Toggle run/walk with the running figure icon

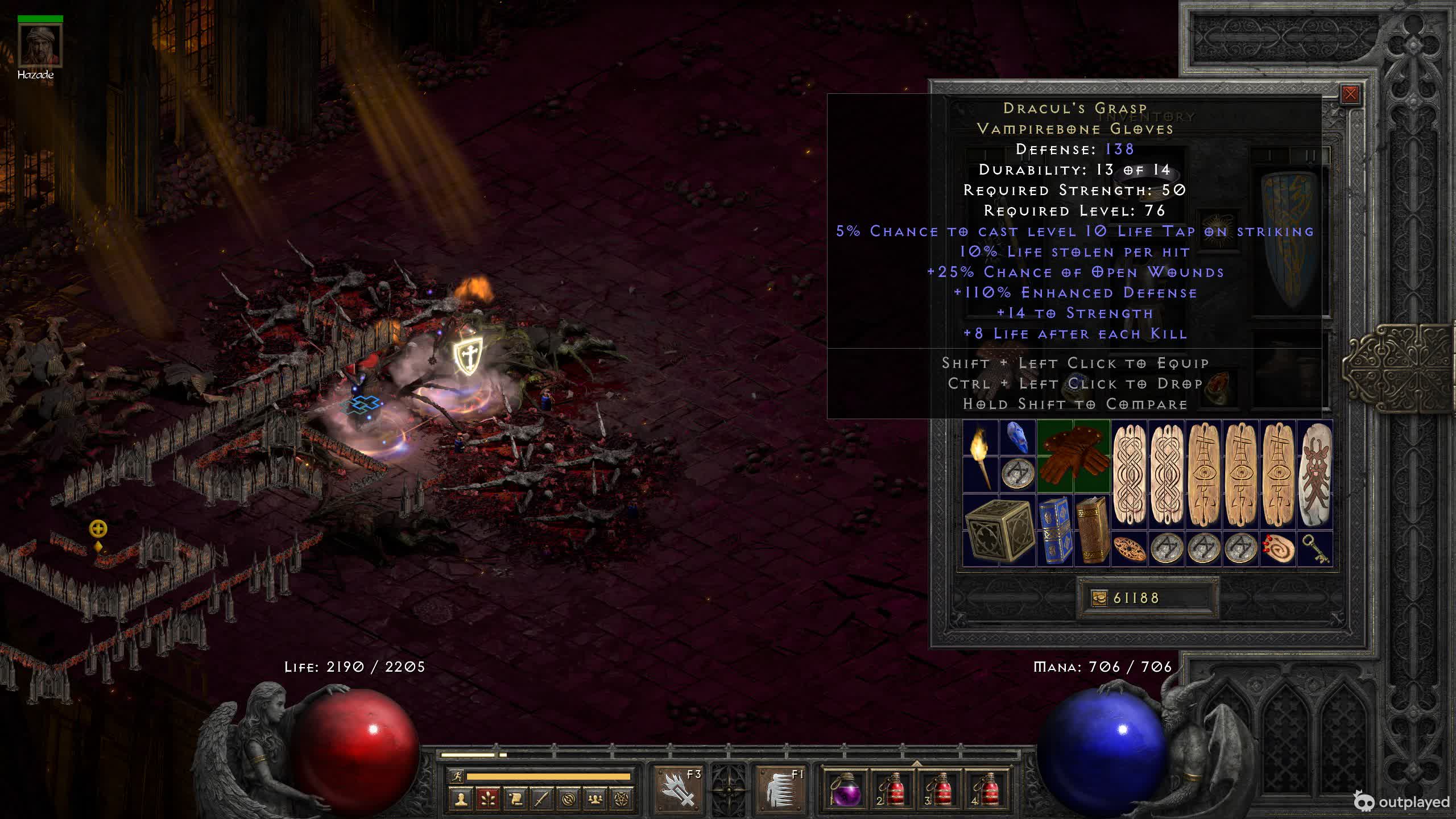click(456, 776)
